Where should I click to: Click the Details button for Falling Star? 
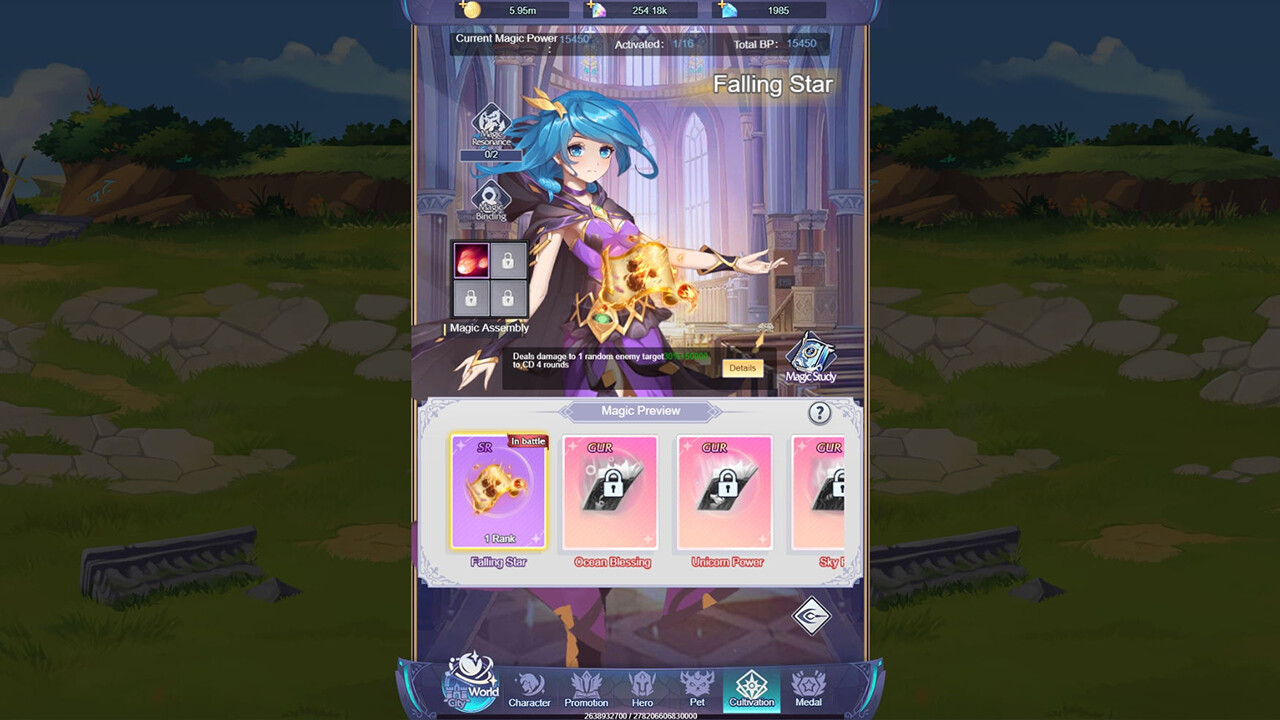[742, 368]
